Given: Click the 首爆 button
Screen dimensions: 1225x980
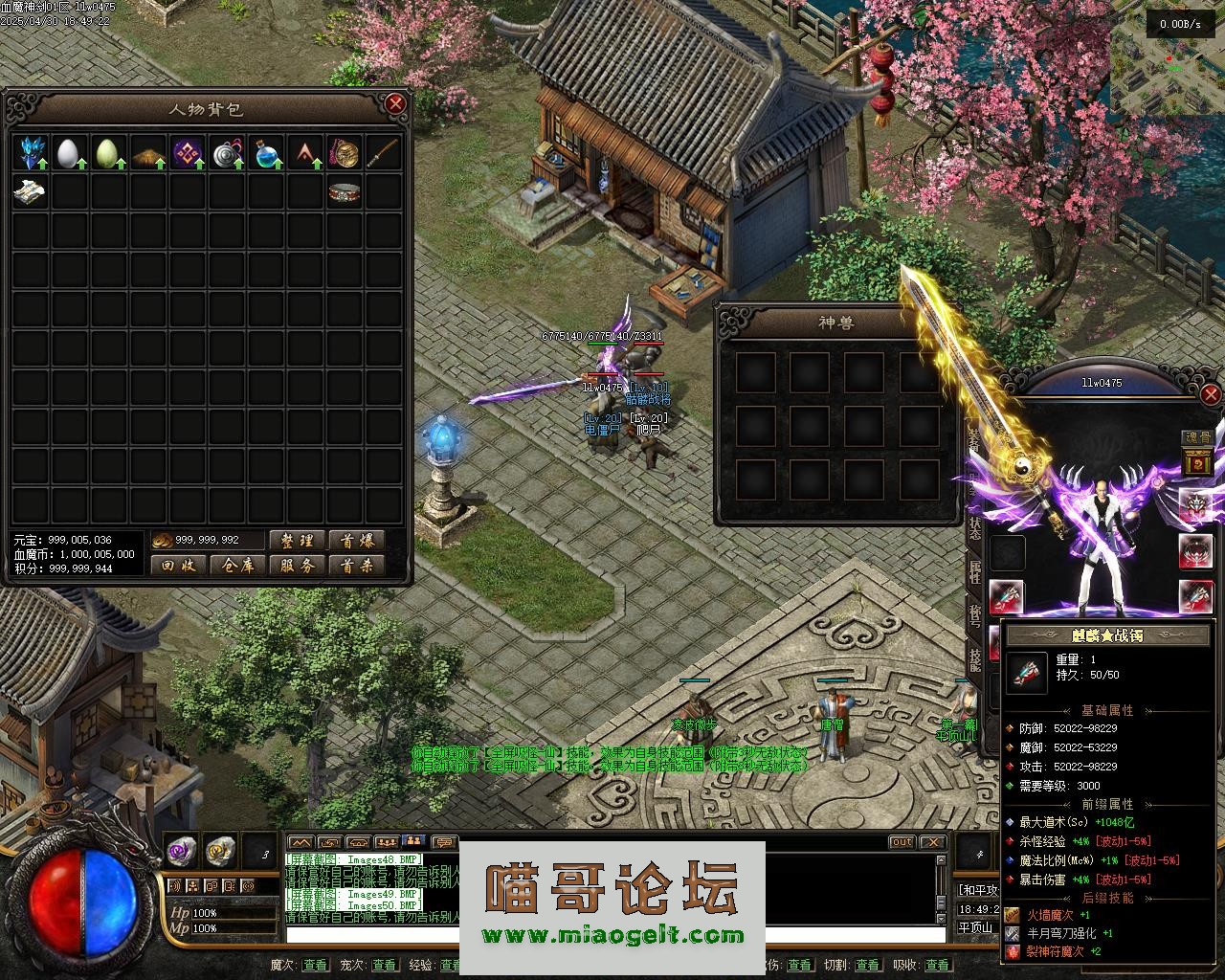Looking at the screenshot, I should click(357, 541).
